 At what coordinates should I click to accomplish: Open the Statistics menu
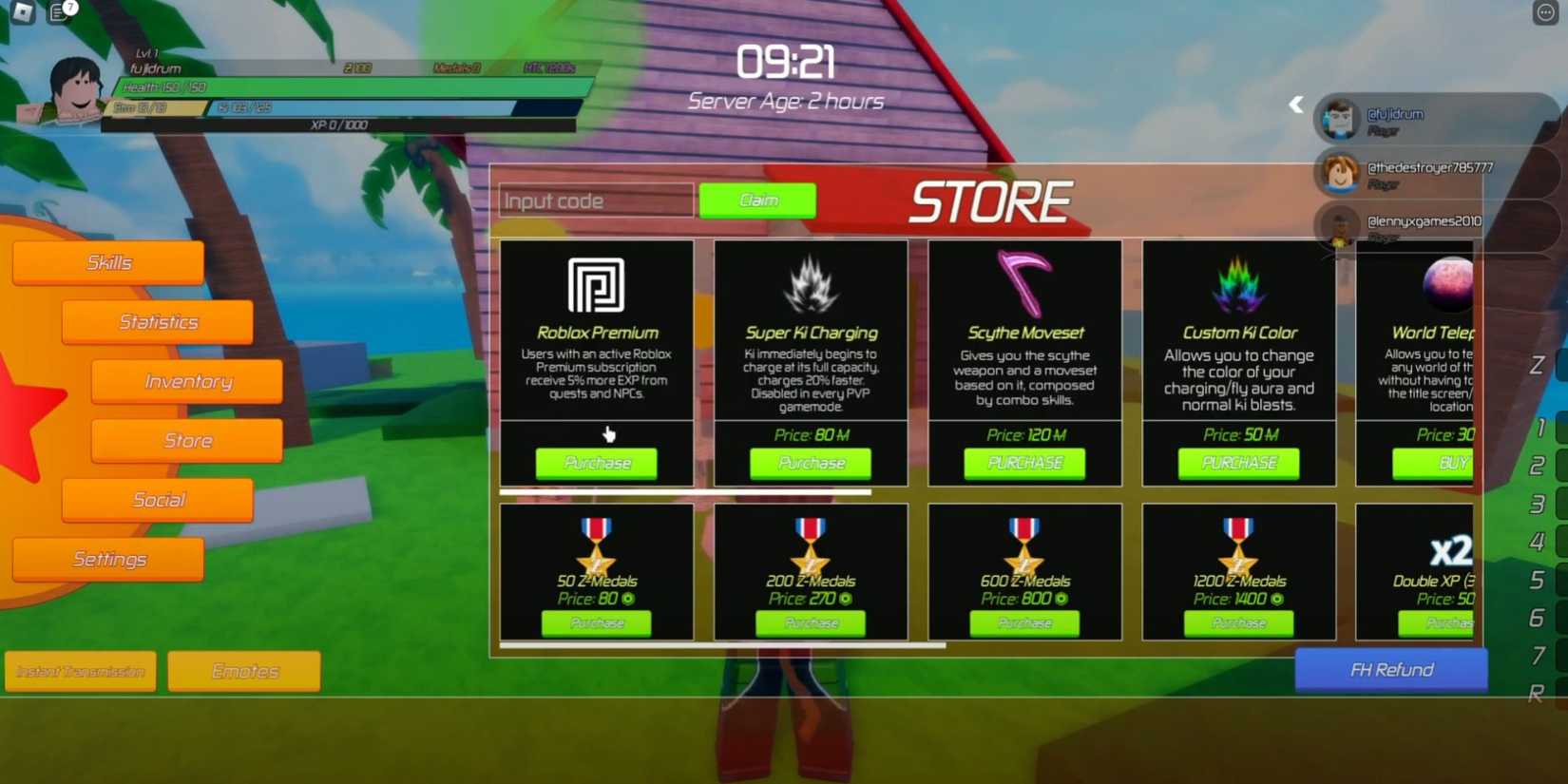coord(157,321)
